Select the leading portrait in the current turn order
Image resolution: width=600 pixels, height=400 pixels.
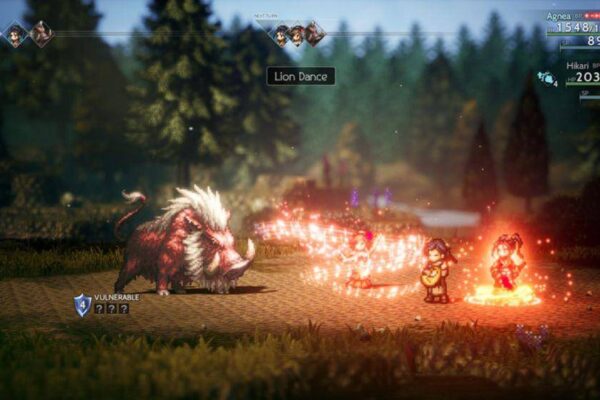tap(16, 35)
